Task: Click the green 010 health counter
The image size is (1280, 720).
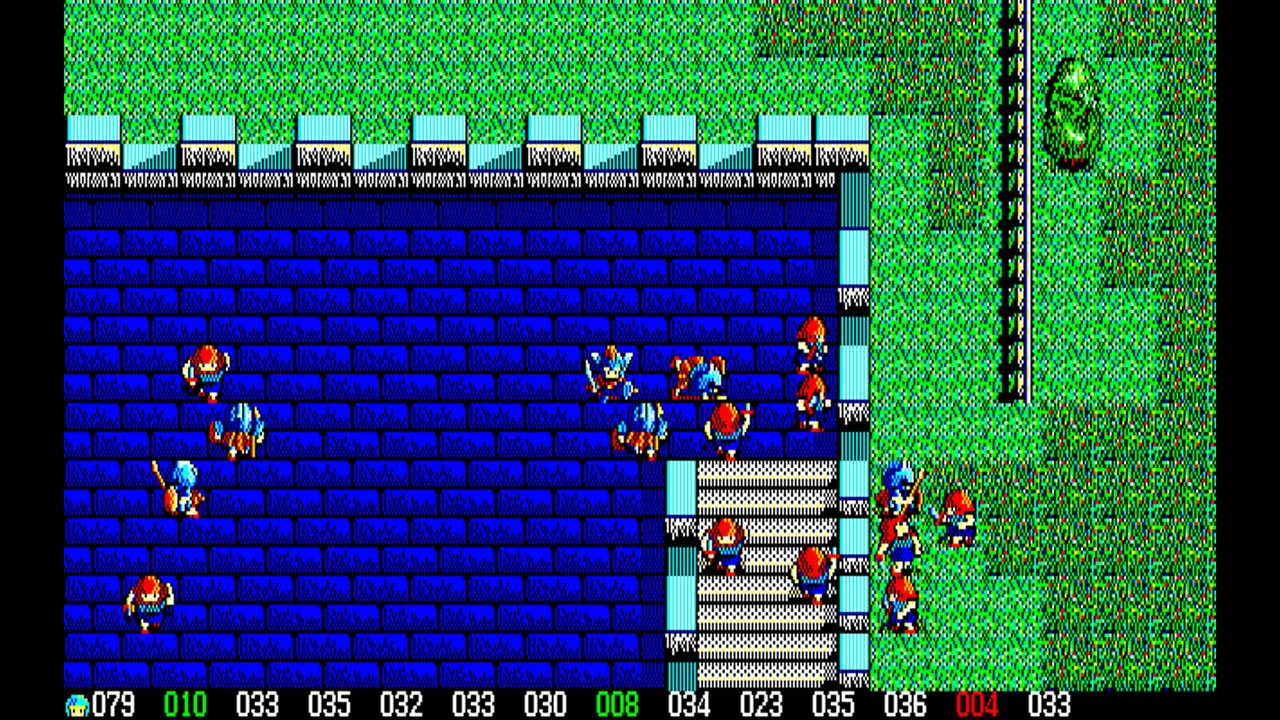Action: point(186,705)
